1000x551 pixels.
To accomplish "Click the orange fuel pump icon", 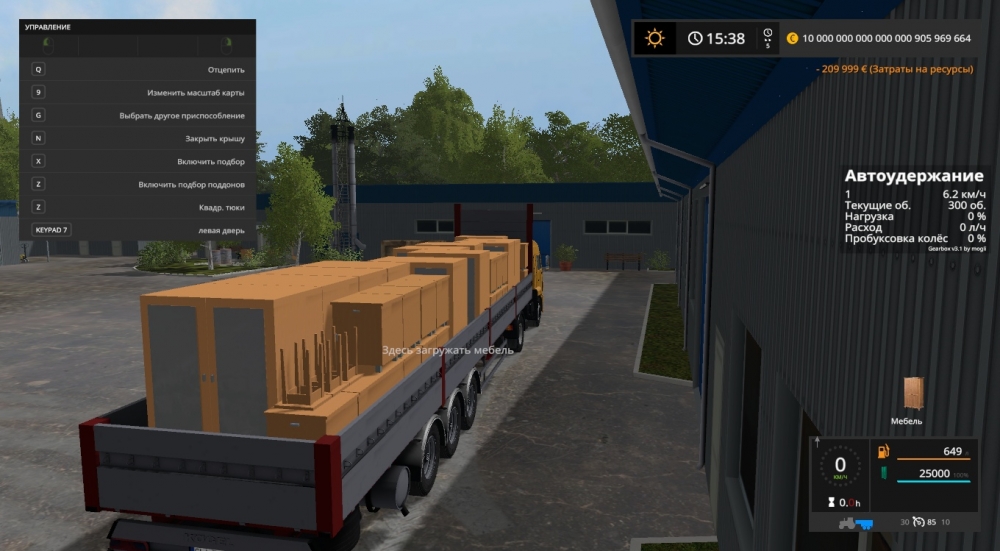I will pos(883,452).
